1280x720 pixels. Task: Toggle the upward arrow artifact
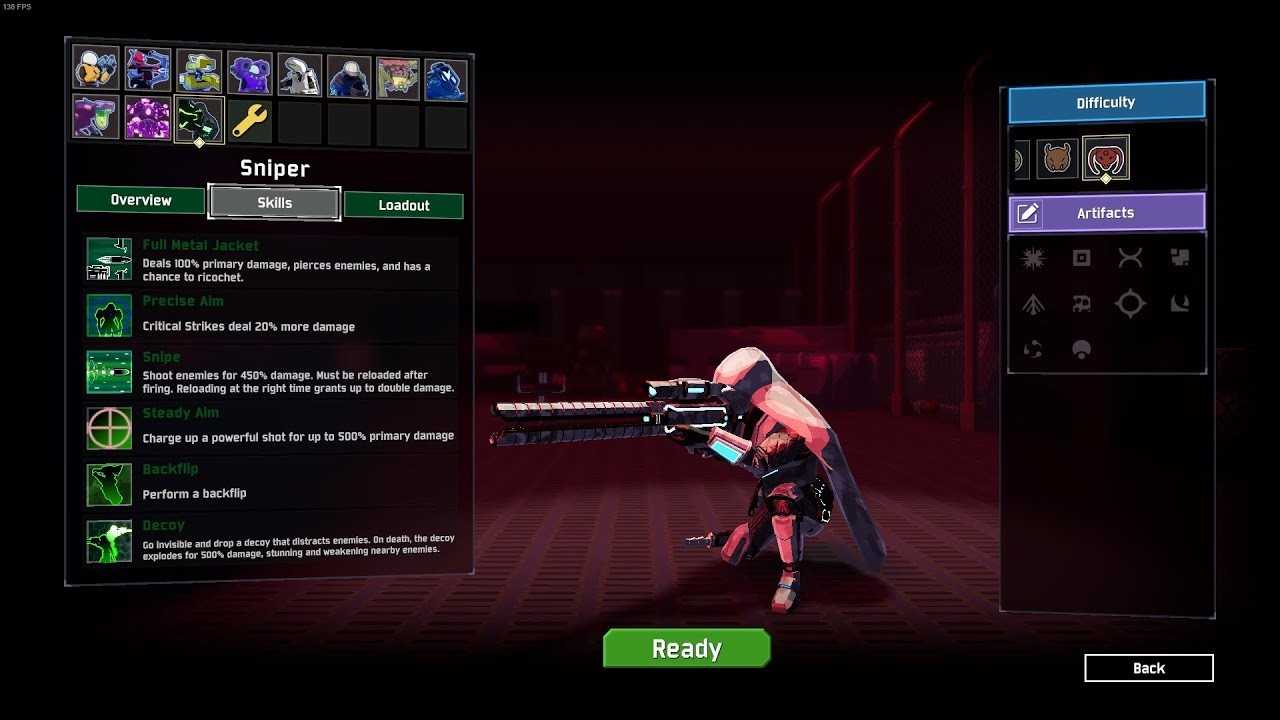tap(1033, 304)
